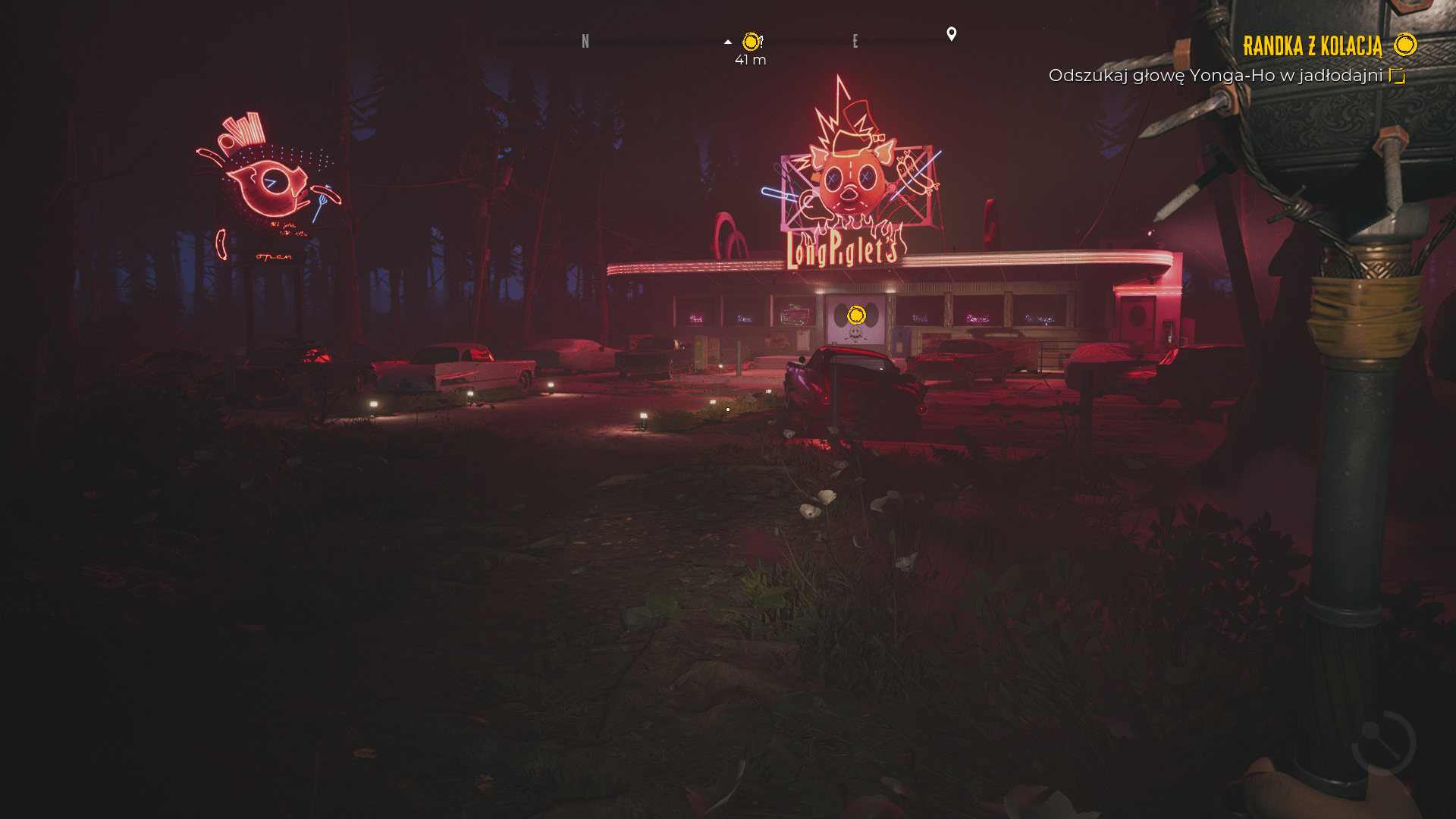Select the yellow objective waypoint over the diner door
Screen dimensions: 1456x819
[x=856, y=315]
